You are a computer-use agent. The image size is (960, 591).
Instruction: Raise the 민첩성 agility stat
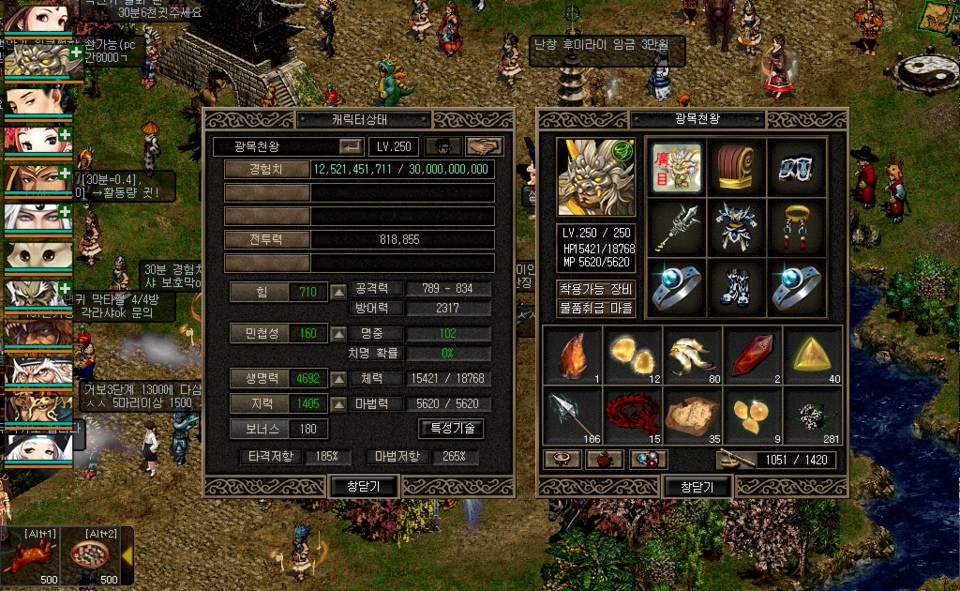point(339,333)
